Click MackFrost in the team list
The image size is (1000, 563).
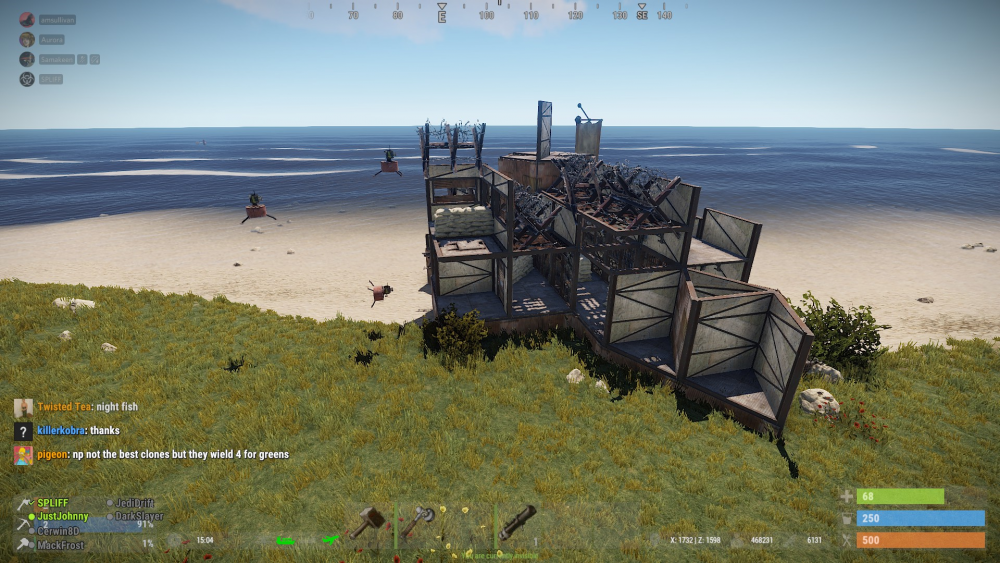coord(61,545)
